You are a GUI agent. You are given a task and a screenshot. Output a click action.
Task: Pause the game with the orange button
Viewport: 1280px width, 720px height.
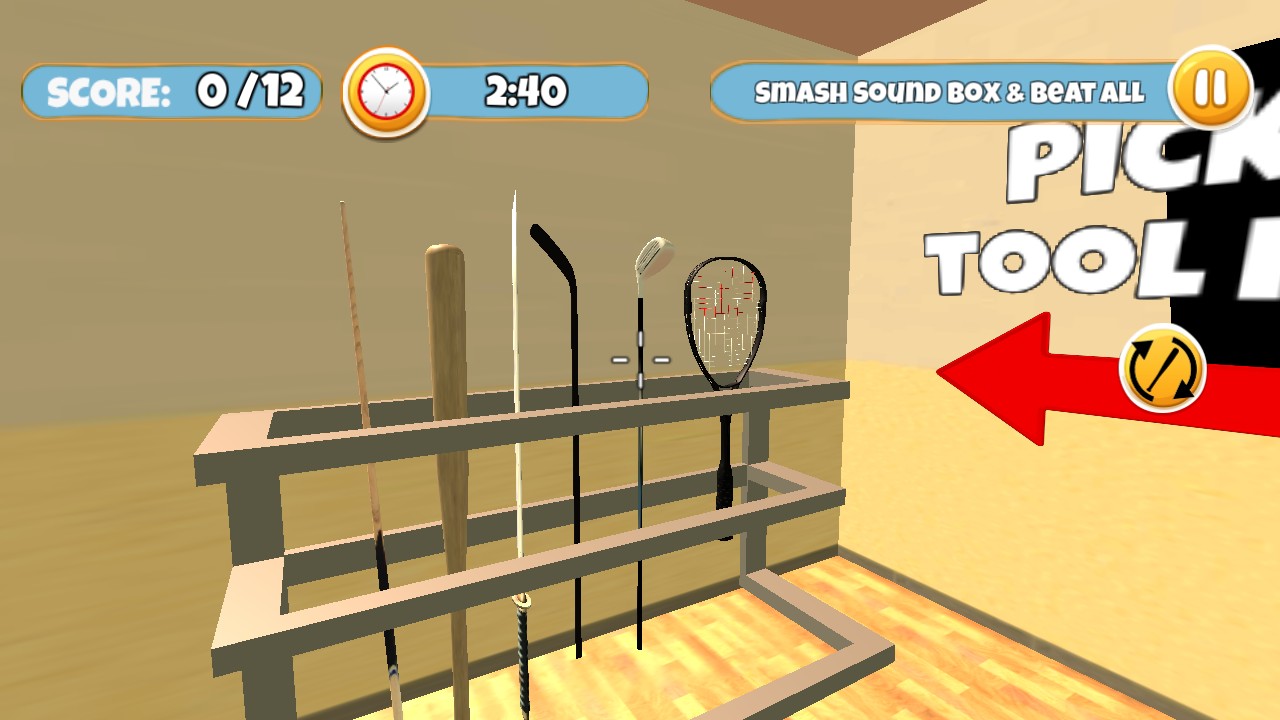pos(1210,89)
